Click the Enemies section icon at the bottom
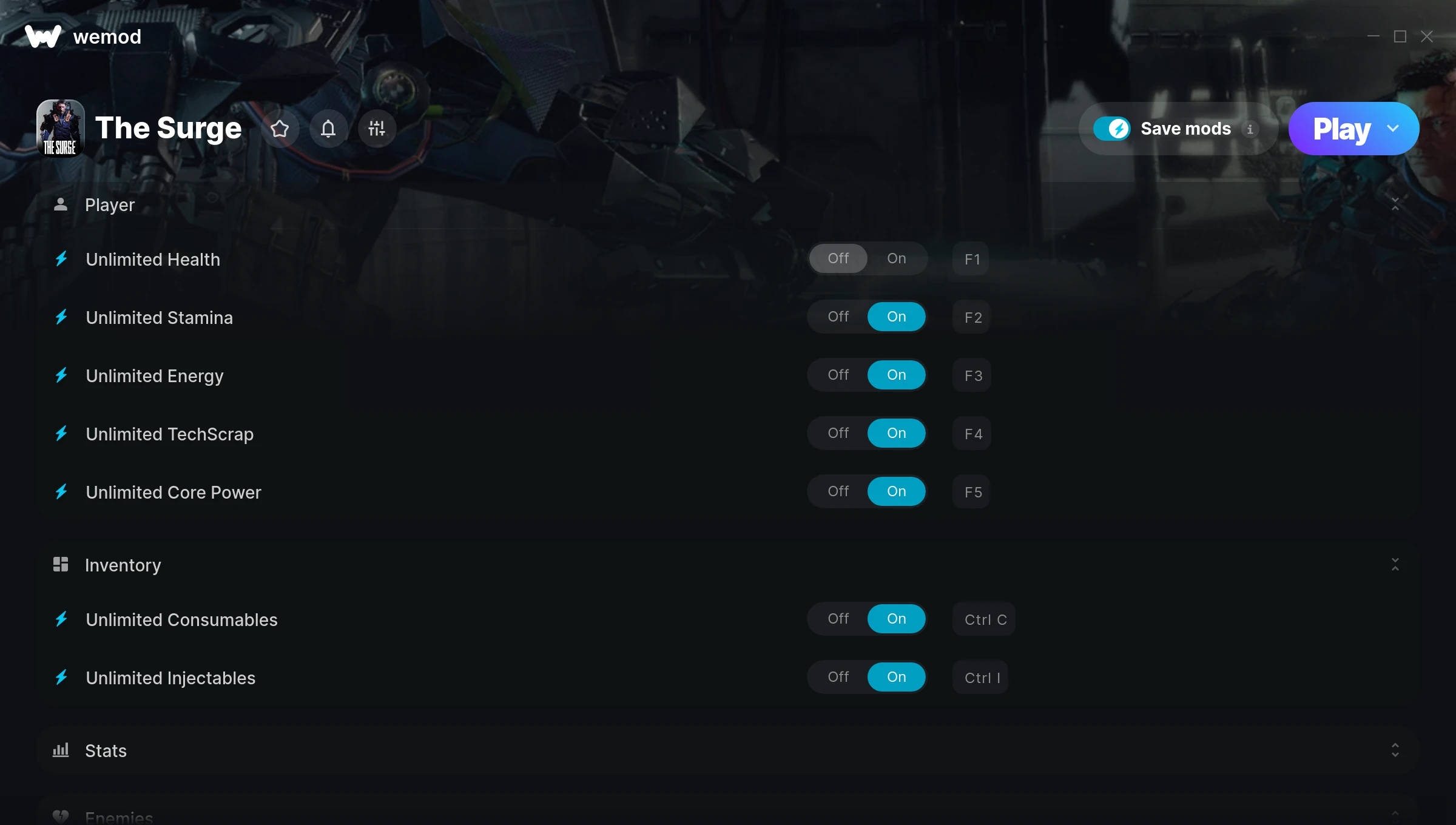This screenshot has height=825, width=1456. coord(61,816)
